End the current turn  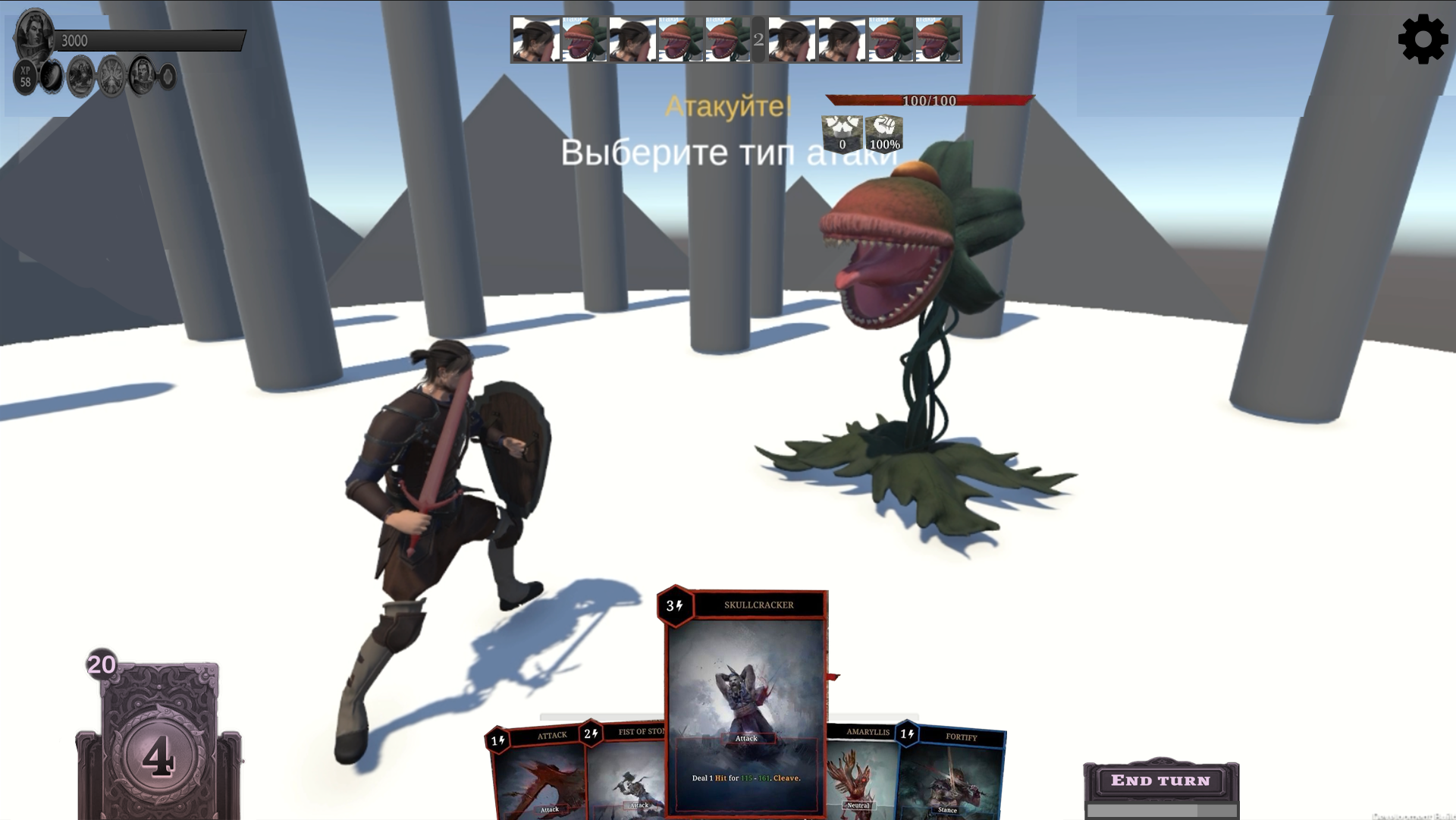pos(1160,781)
